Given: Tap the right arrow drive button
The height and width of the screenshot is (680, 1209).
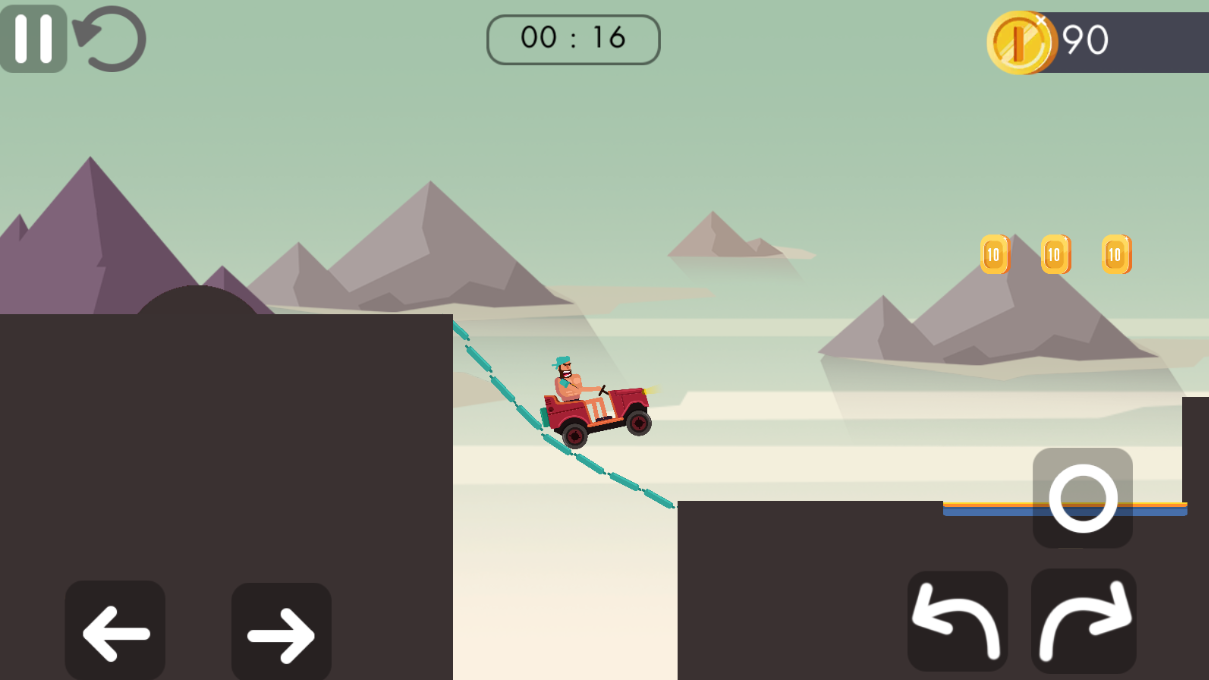Looking at the screenshot, I should point(281,632).
